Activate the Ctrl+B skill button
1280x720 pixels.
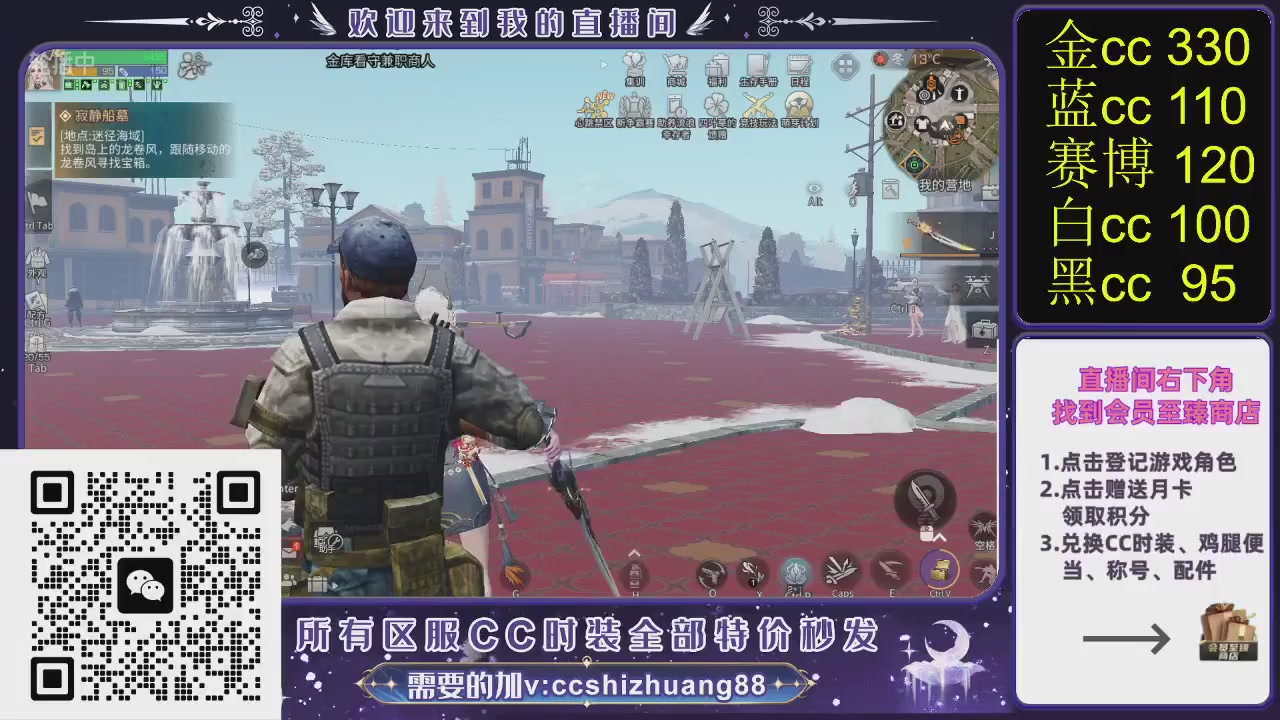(794, 574)
